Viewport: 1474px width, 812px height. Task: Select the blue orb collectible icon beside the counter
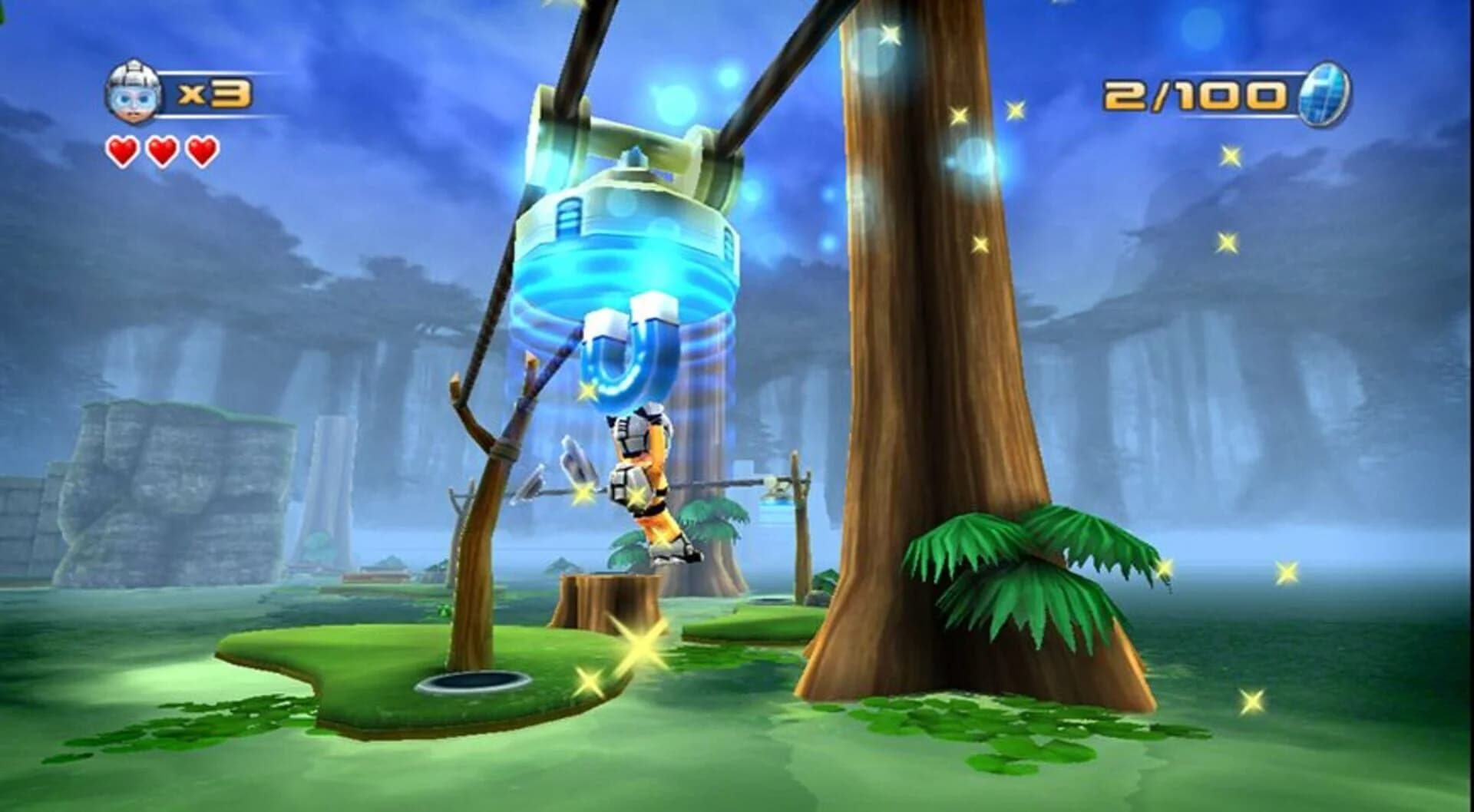(x=1326, y=93)
